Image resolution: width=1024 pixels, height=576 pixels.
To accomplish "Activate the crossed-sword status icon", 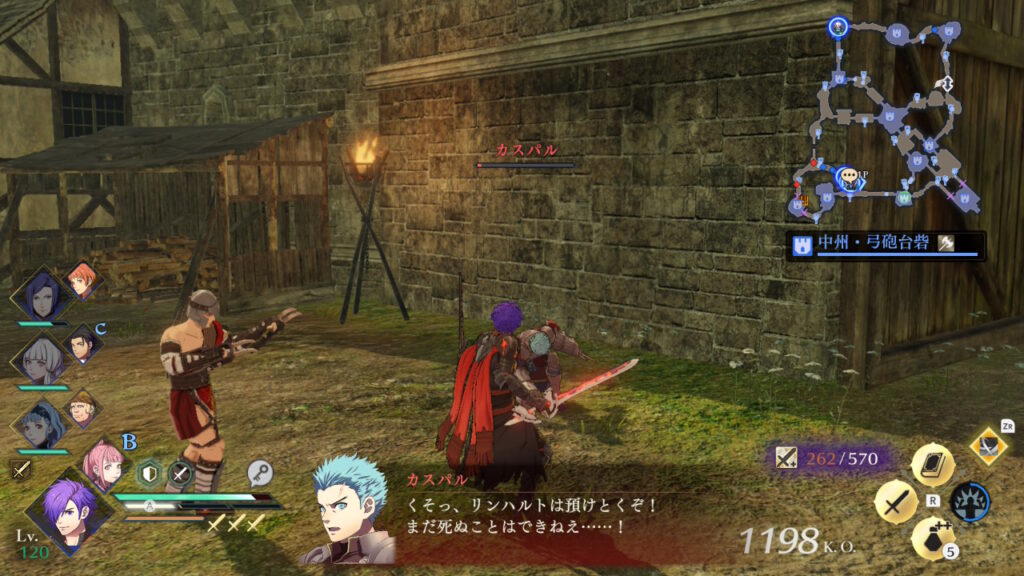I will pyautogui.click(x=180, y=473).
